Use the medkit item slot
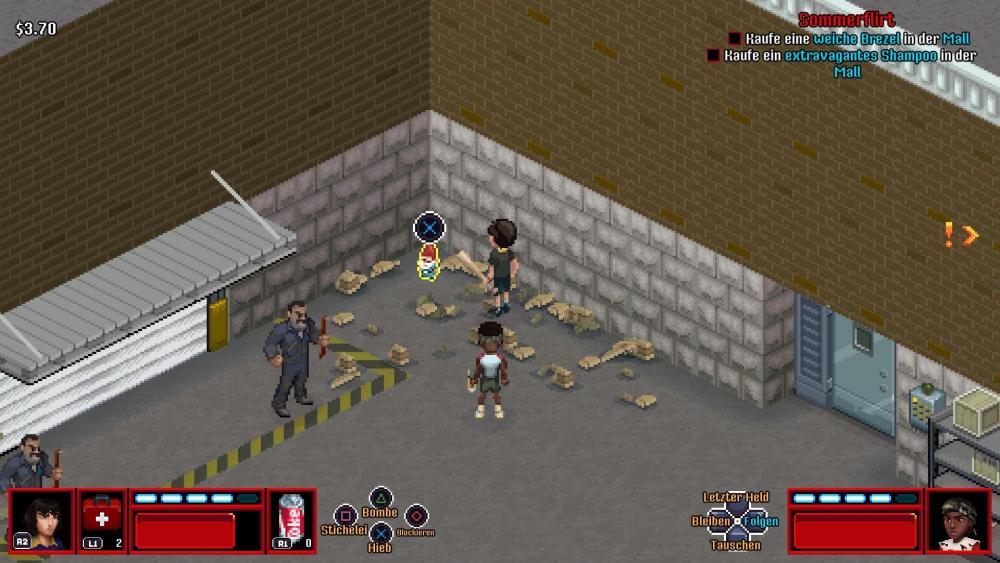Image resolution: width=1000 pixels, height=563 pixels. (102, 520)
